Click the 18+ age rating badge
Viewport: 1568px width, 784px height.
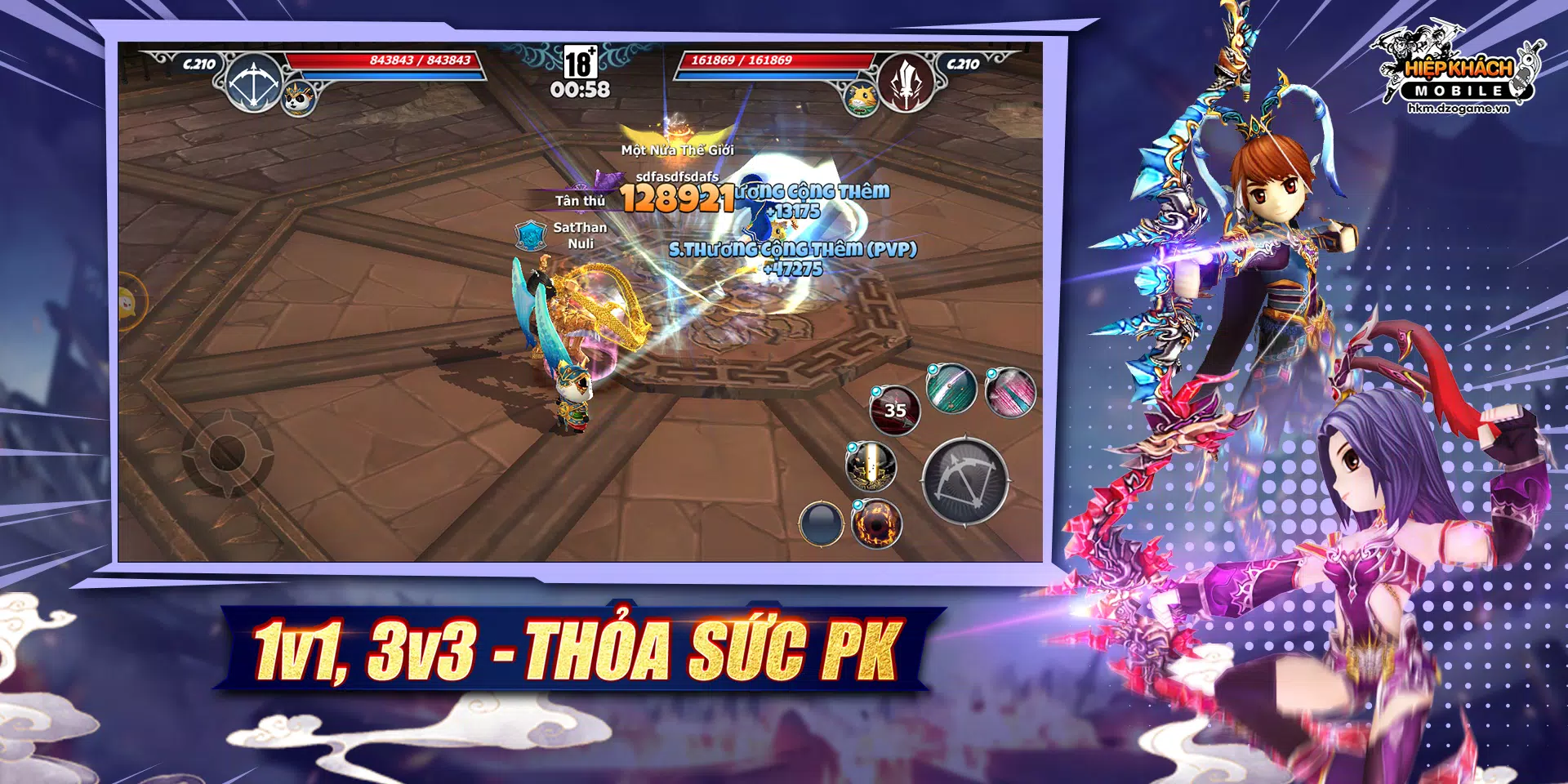[x=580, y=62]
